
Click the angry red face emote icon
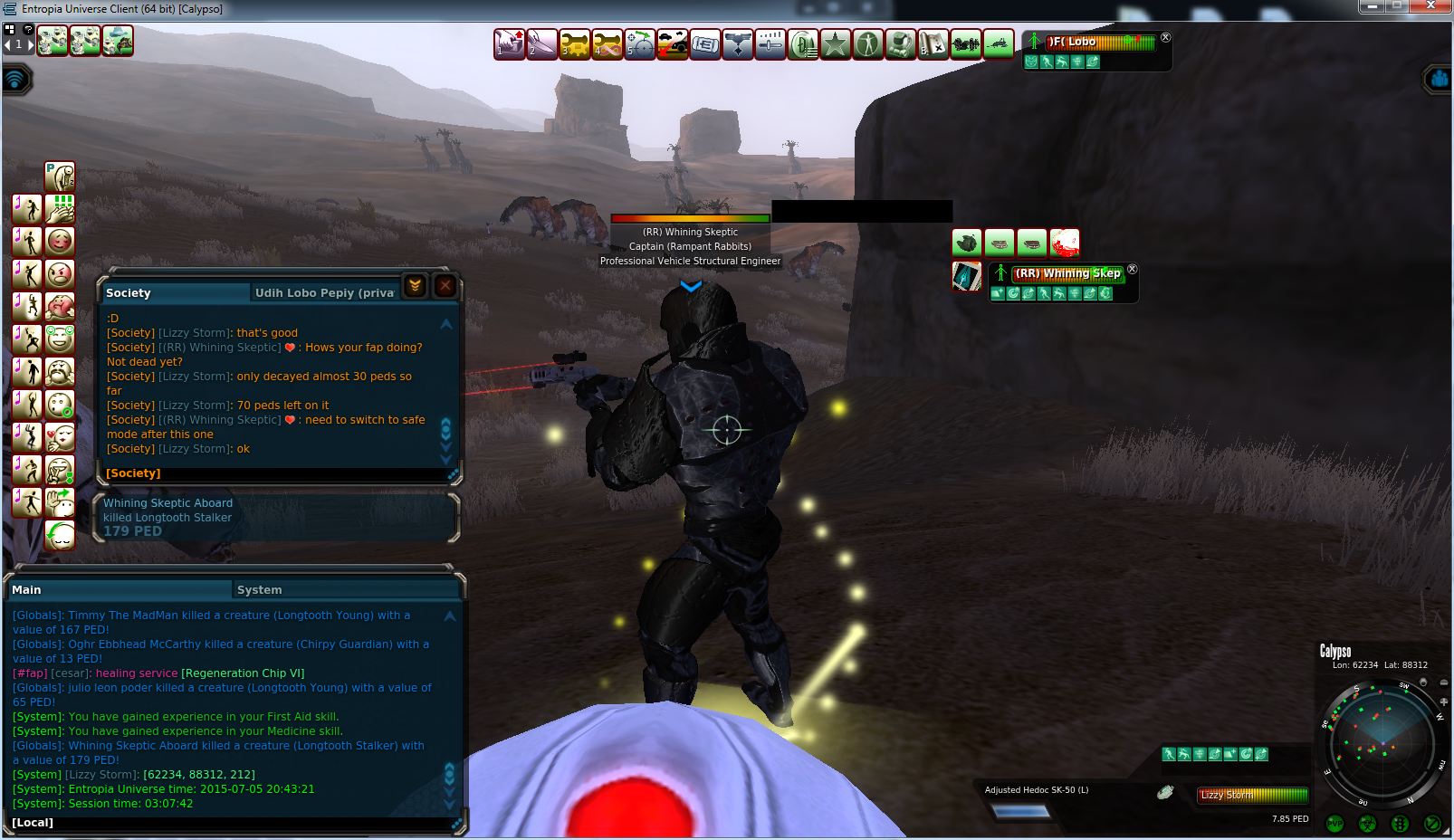[x=60, y=273]
